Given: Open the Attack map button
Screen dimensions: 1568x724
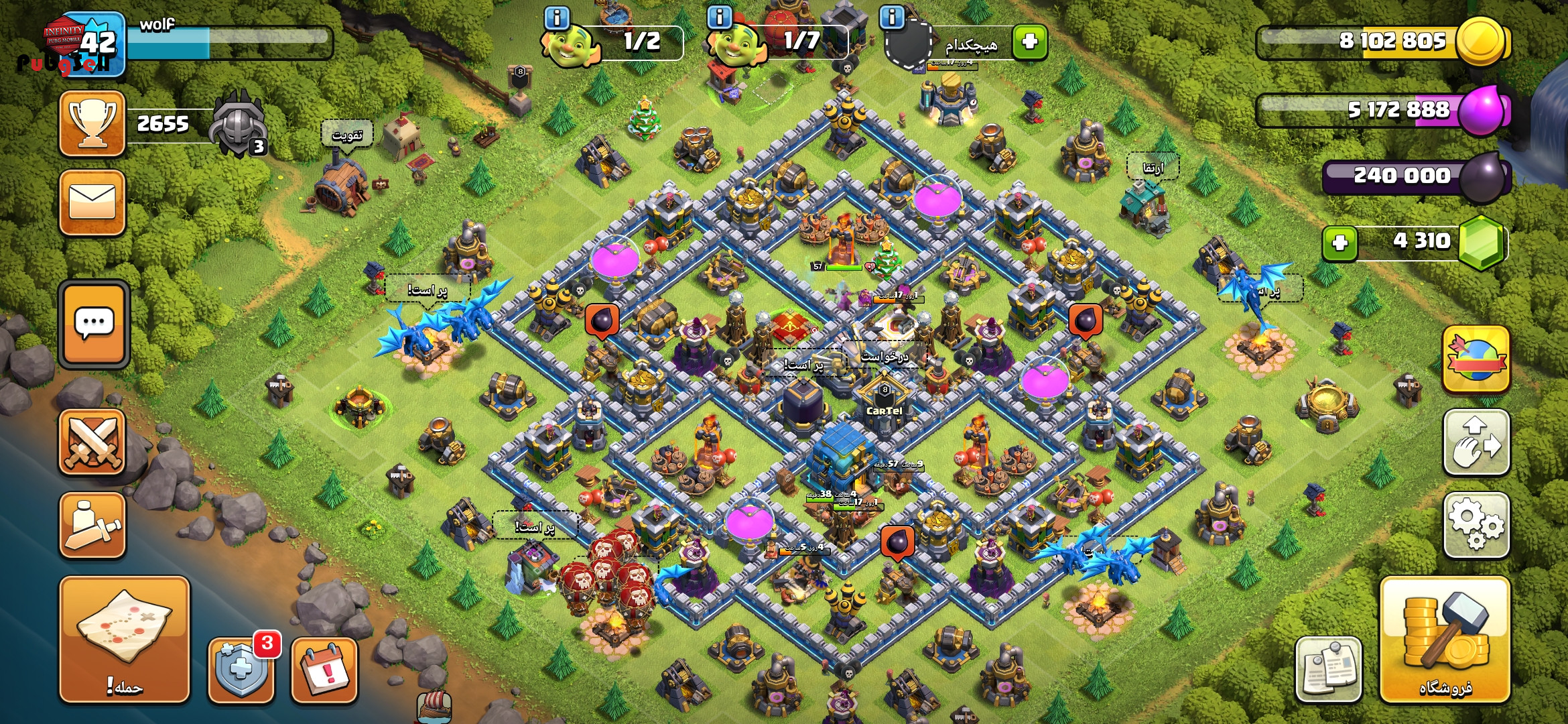Looking at the screenshot, I should [x=125, y=640].
